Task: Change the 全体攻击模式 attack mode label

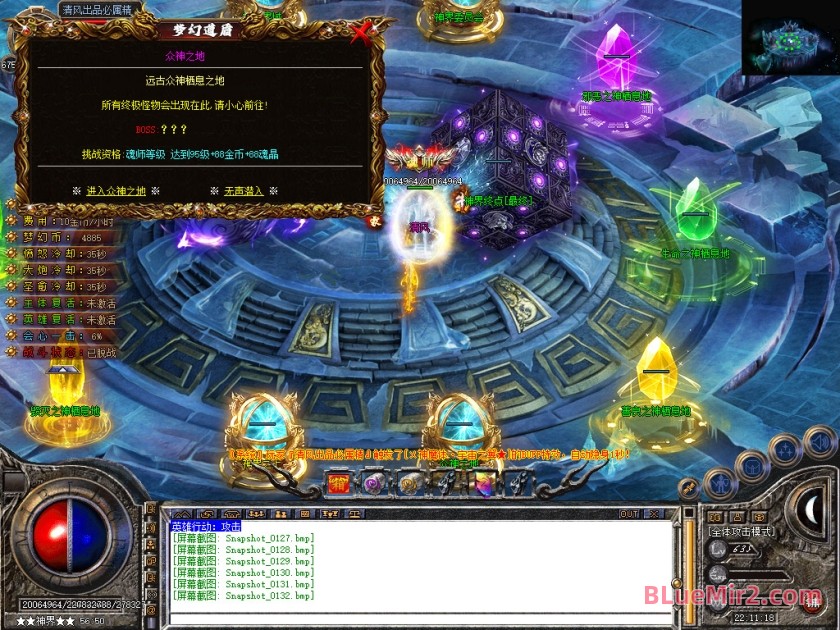Action: click(x=741, y=532)
